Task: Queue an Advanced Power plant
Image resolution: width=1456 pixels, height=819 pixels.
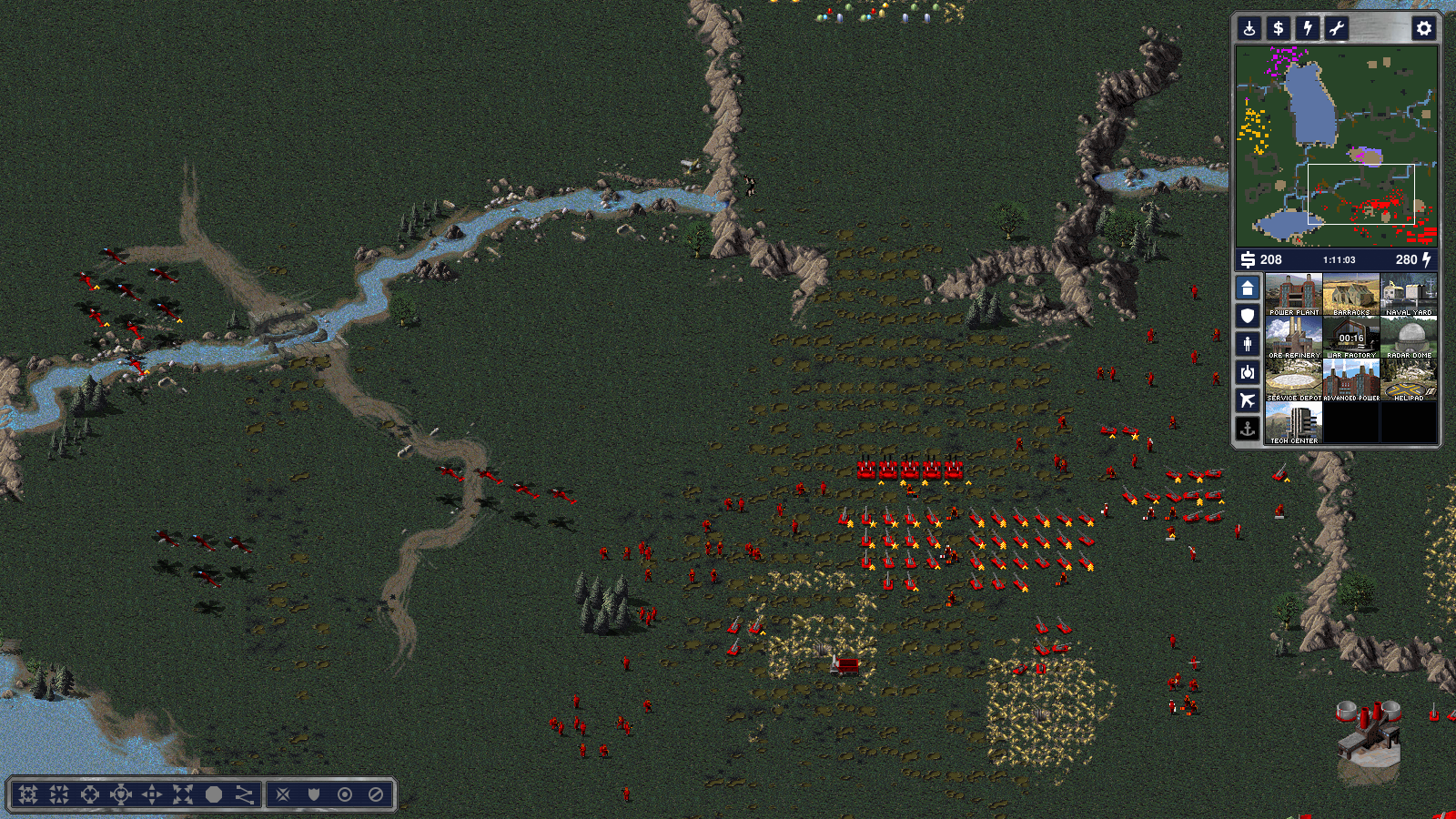Action: click(1351, 379)
